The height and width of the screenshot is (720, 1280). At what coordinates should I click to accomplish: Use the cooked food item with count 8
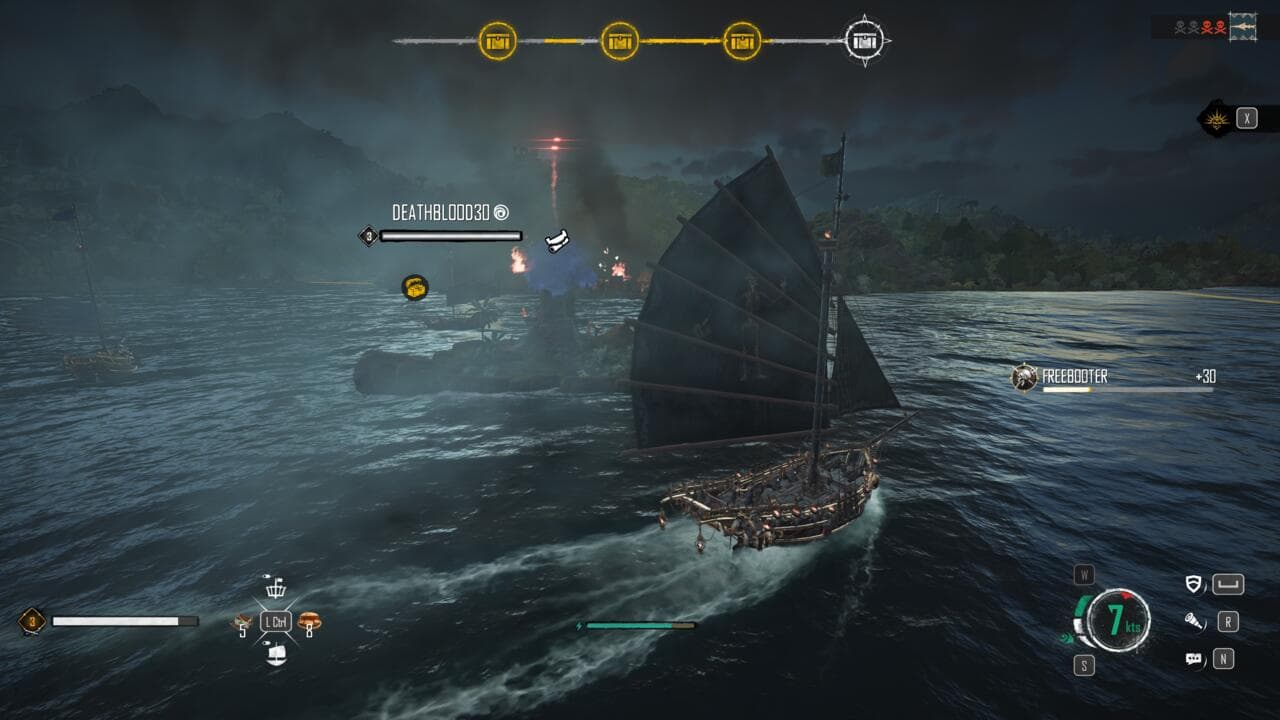coord(309,621)
